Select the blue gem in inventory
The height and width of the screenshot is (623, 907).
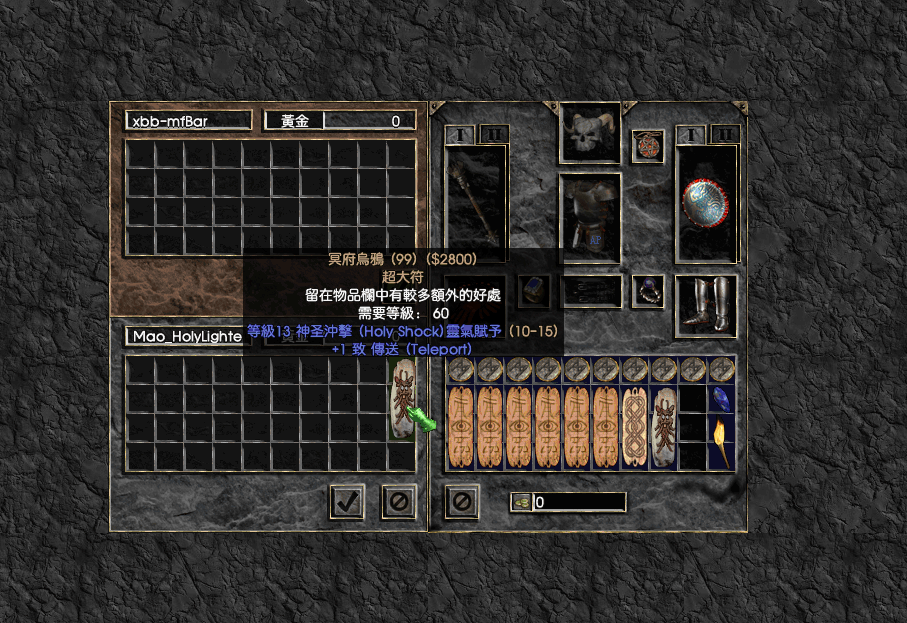(722, 398)
